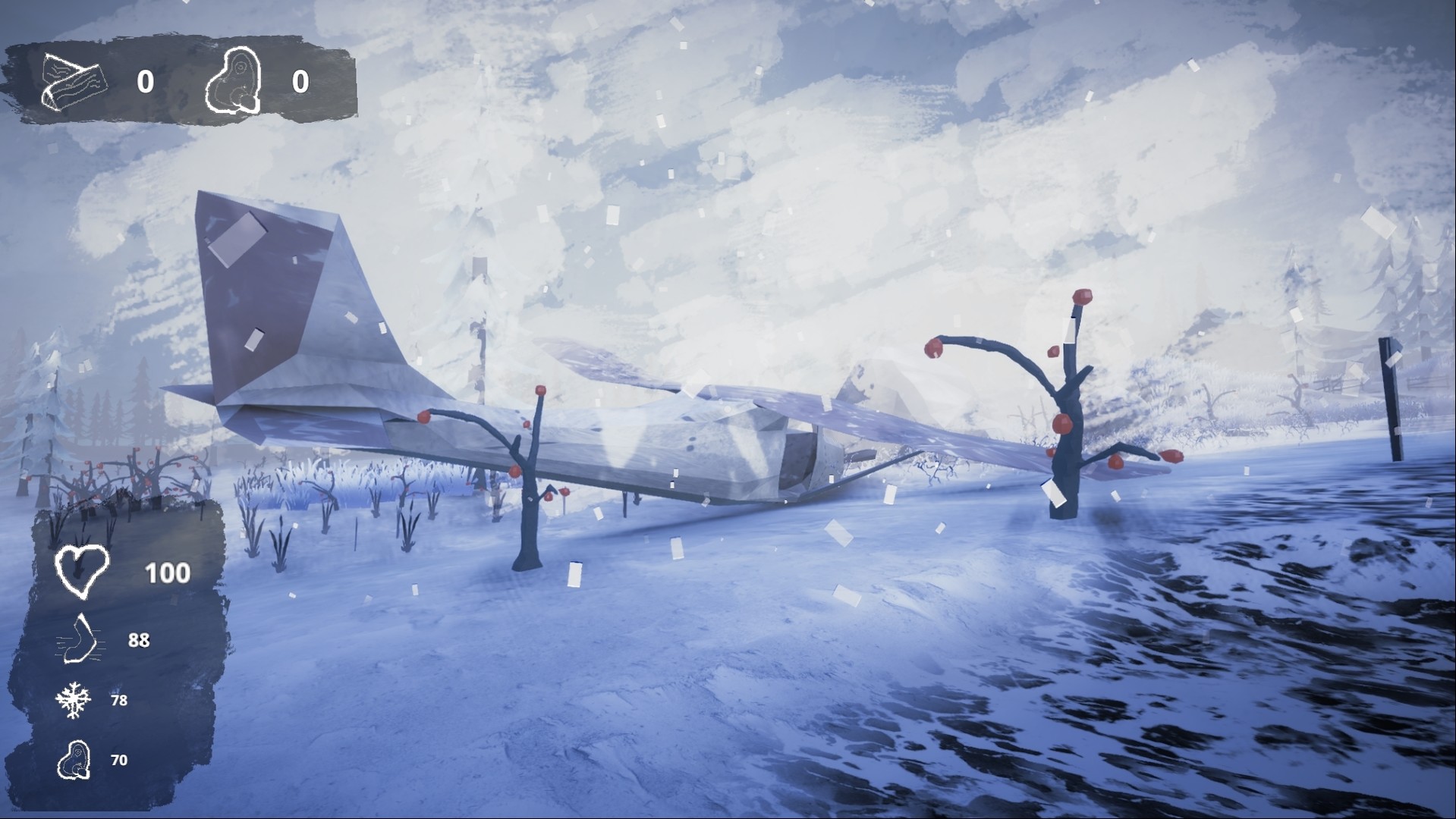
Task: Click the hunger value reading 70
Action: point(118,758)
